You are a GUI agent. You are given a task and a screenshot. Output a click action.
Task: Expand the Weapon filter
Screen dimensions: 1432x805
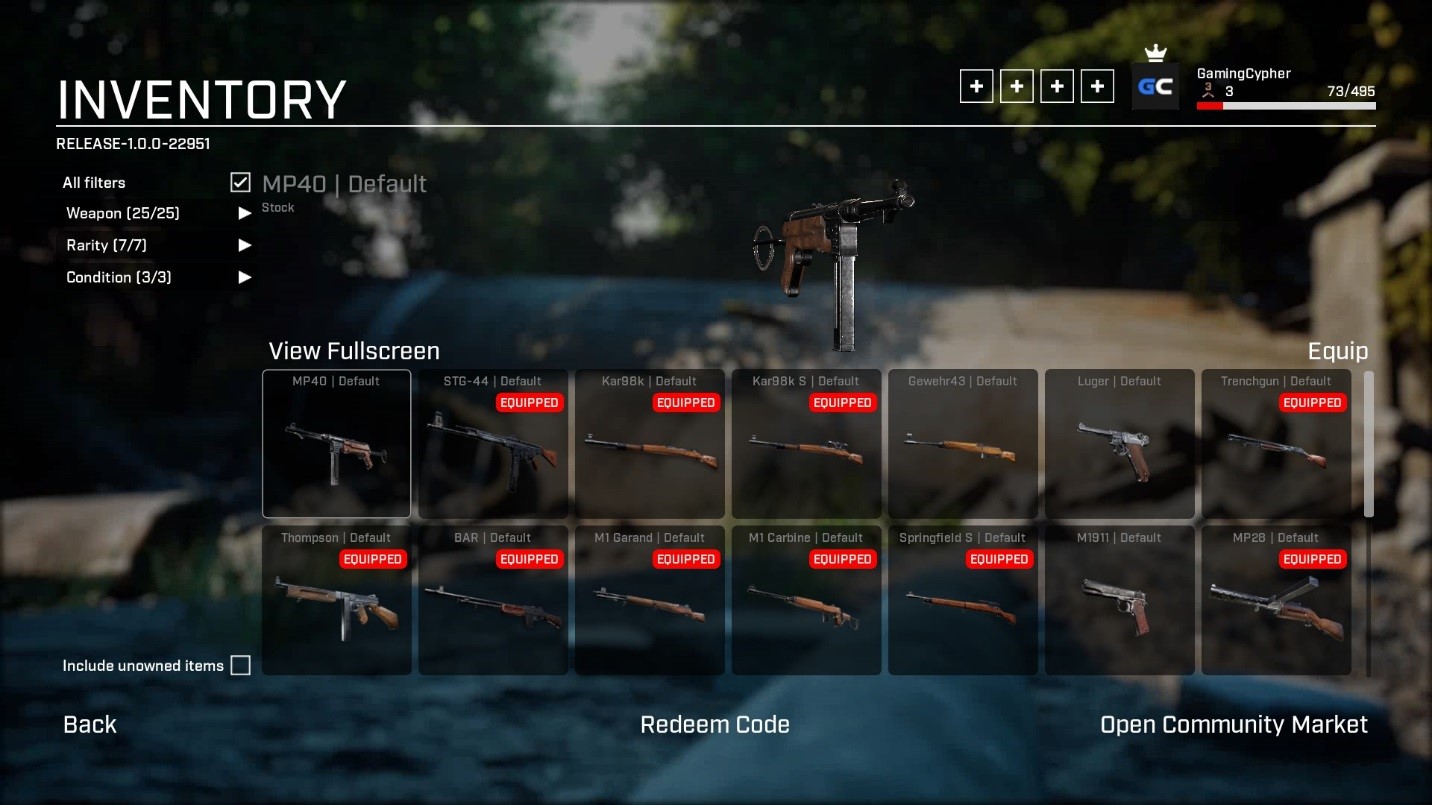(244, 213)
